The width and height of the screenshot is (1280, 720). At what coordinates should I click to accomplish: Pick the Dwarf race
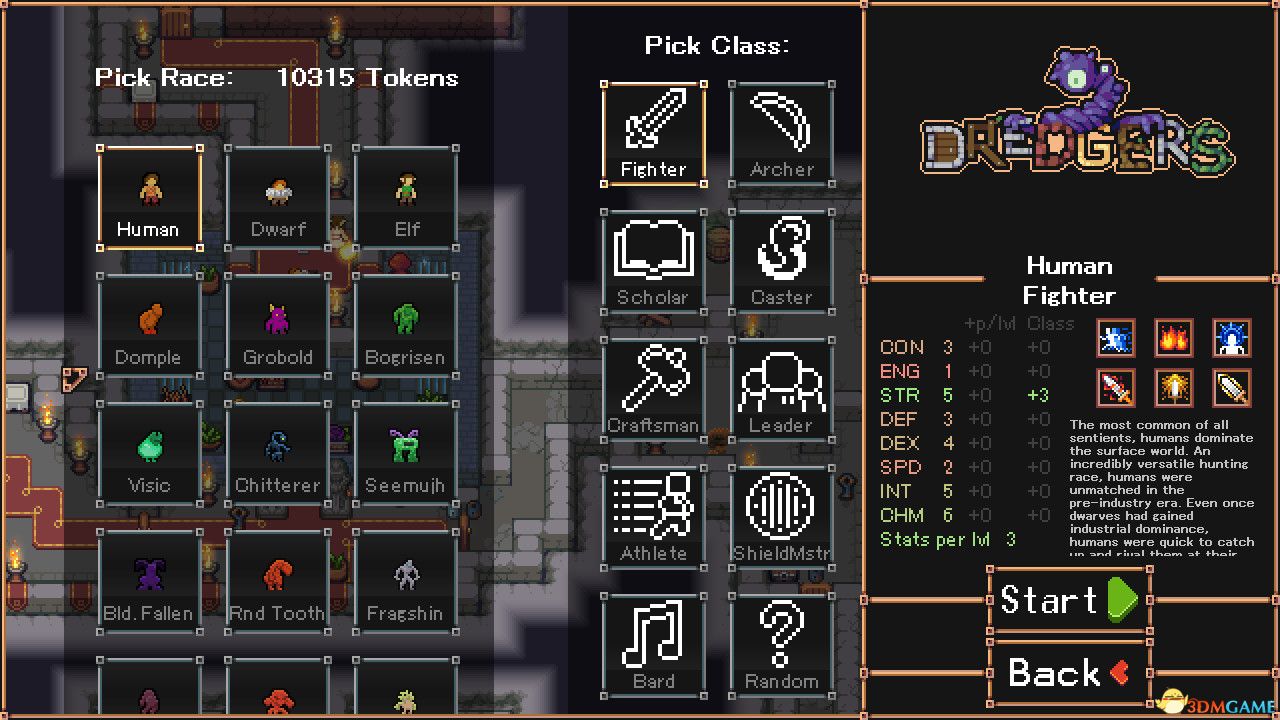pos(277,195)
